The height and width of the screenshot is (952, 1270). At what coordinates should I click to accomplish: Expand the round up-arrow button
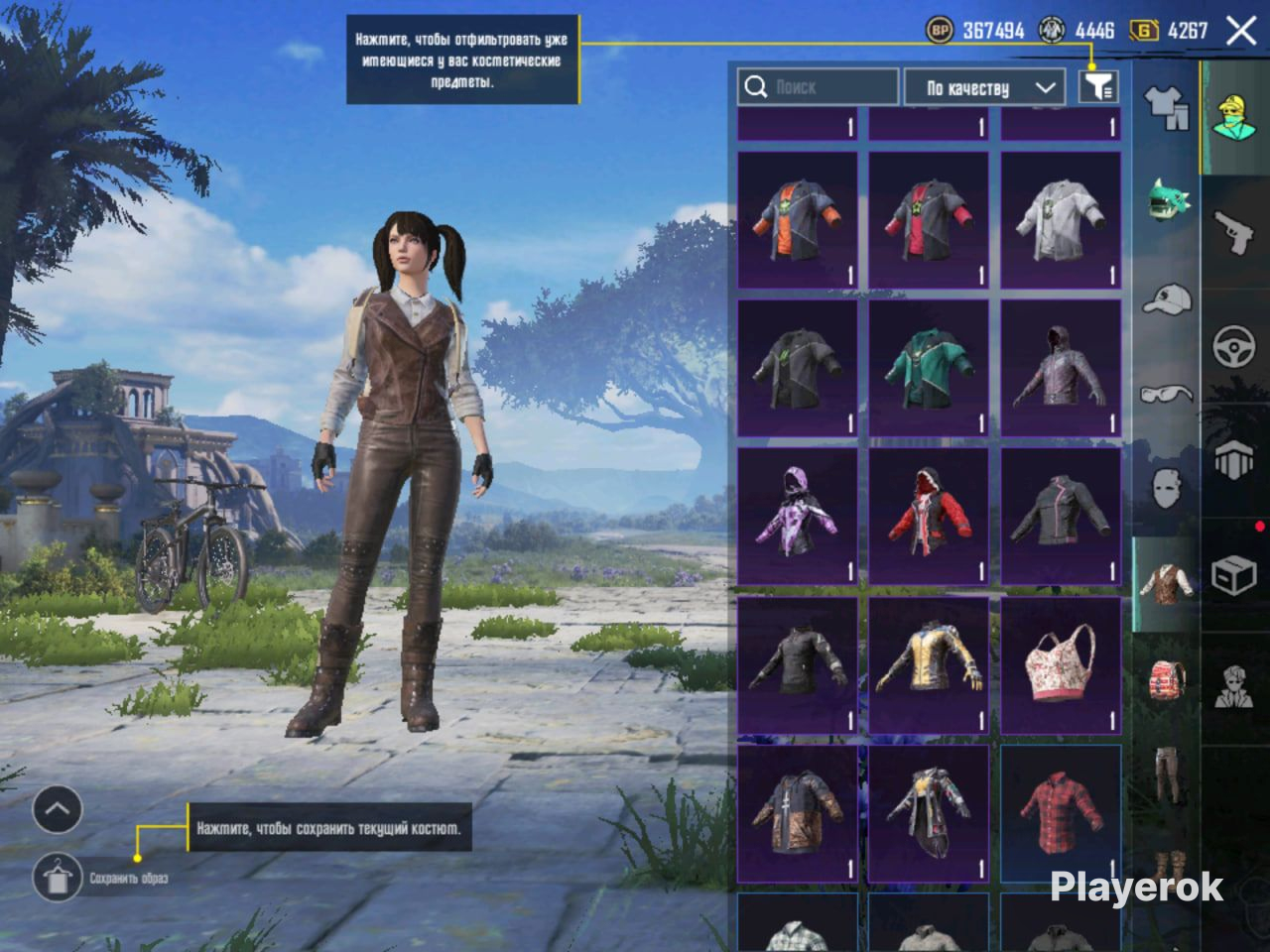(x=58, y=810)
